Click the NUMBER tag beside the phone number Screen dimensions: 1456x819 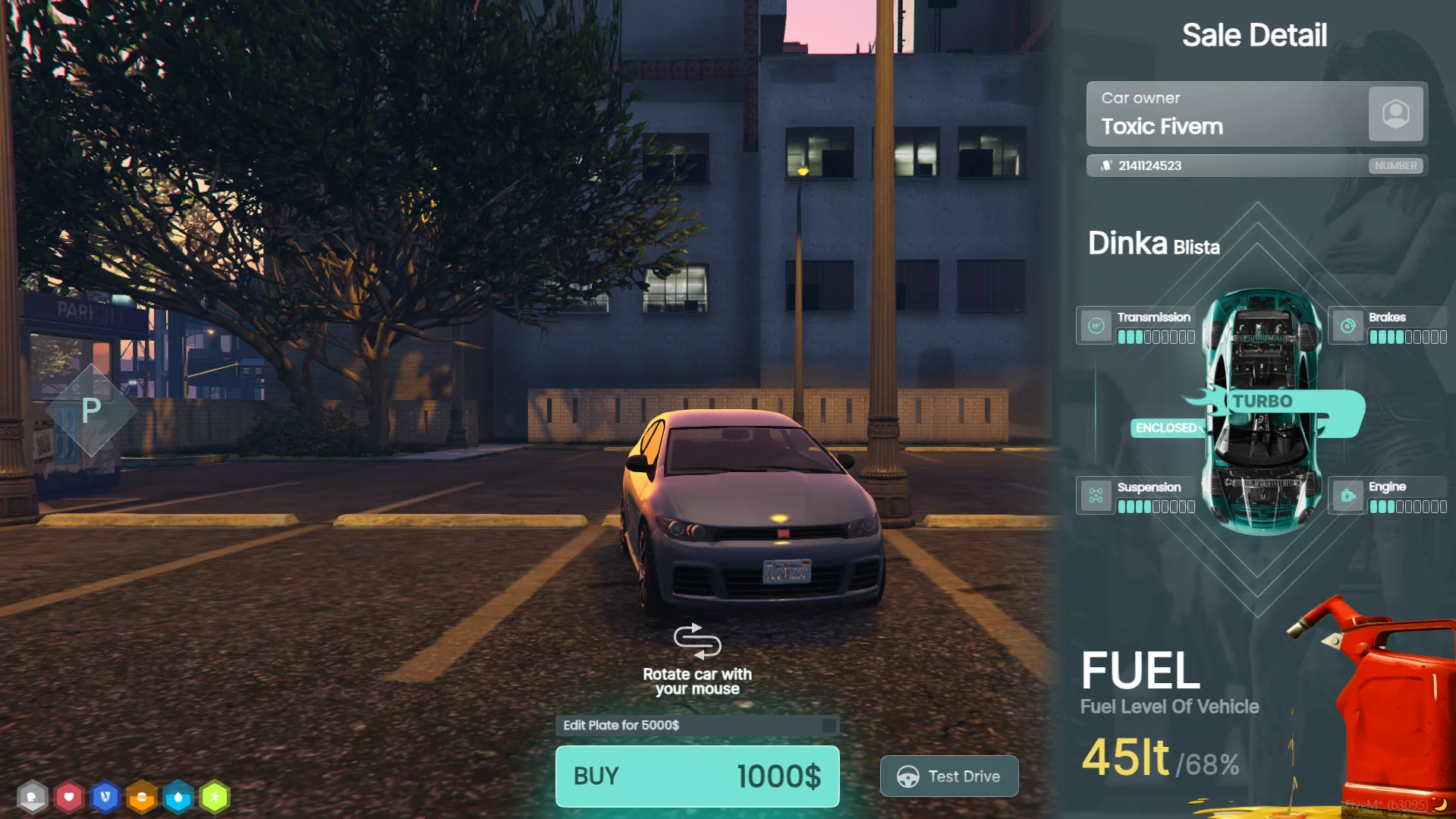point(1395,165)
